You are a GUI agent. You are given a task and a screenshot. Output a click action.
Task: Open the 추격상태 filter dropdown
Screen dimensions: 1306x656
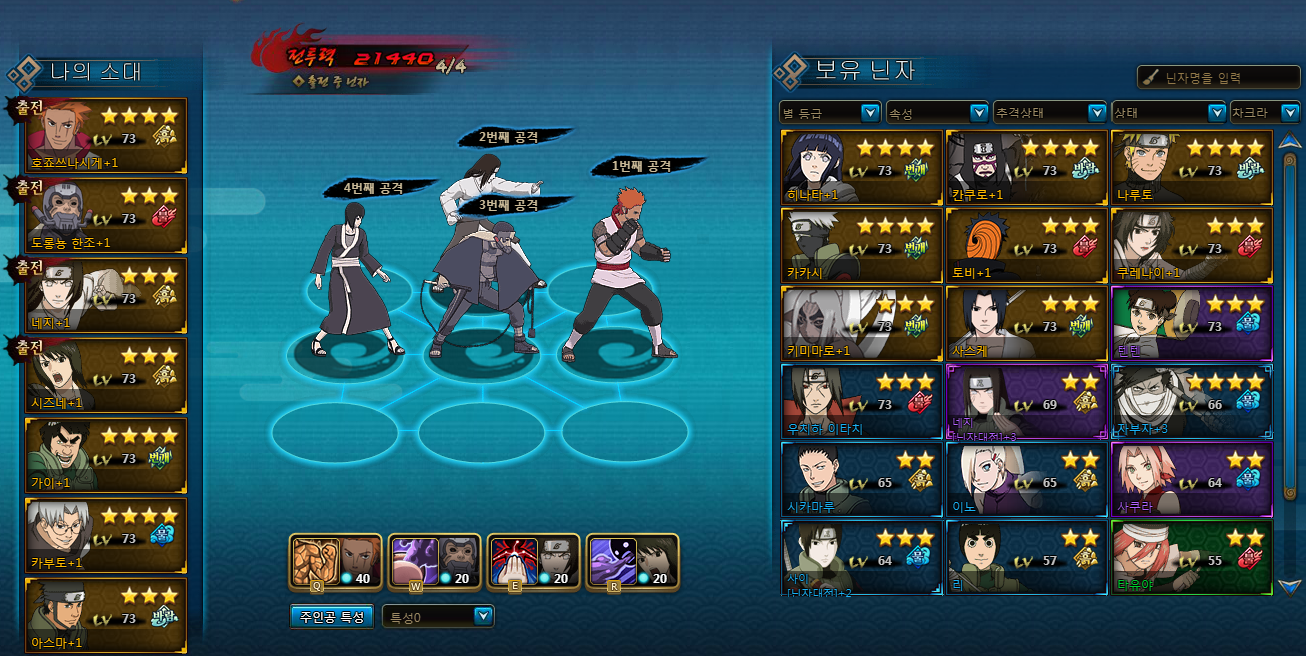coord(1049,113)
